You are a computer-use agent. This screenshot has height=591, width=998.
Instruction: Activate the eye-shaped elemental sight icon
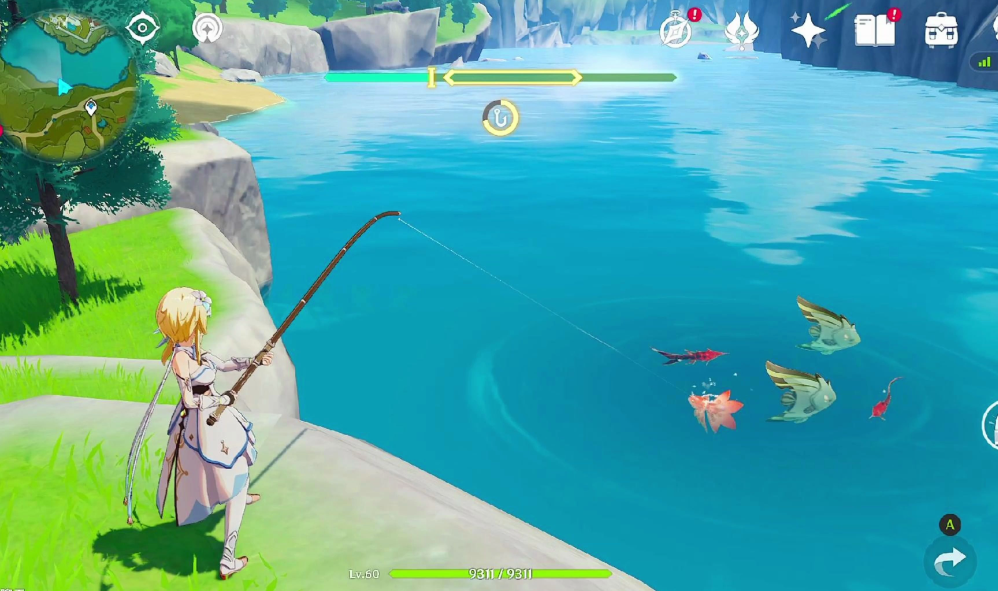(x=144, y=27)
